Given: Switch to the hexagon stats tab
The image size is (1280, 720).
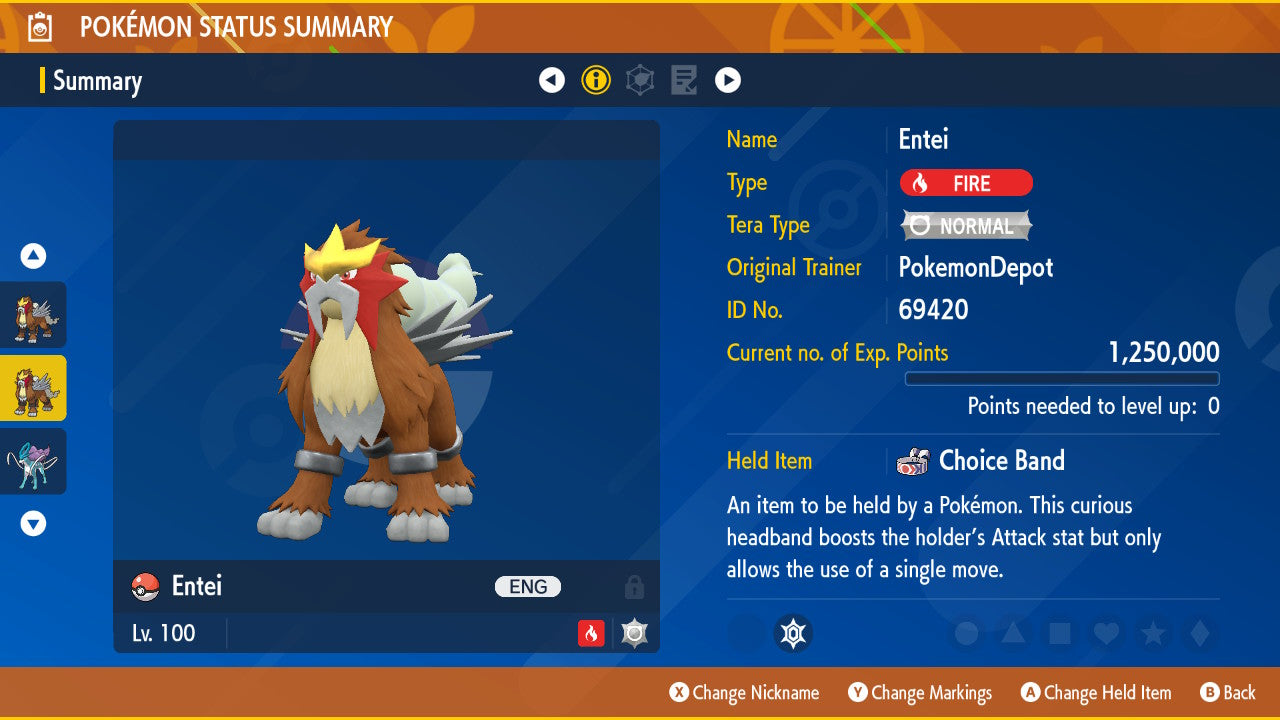Looking at the screenshot, I should tap(640, 80).
